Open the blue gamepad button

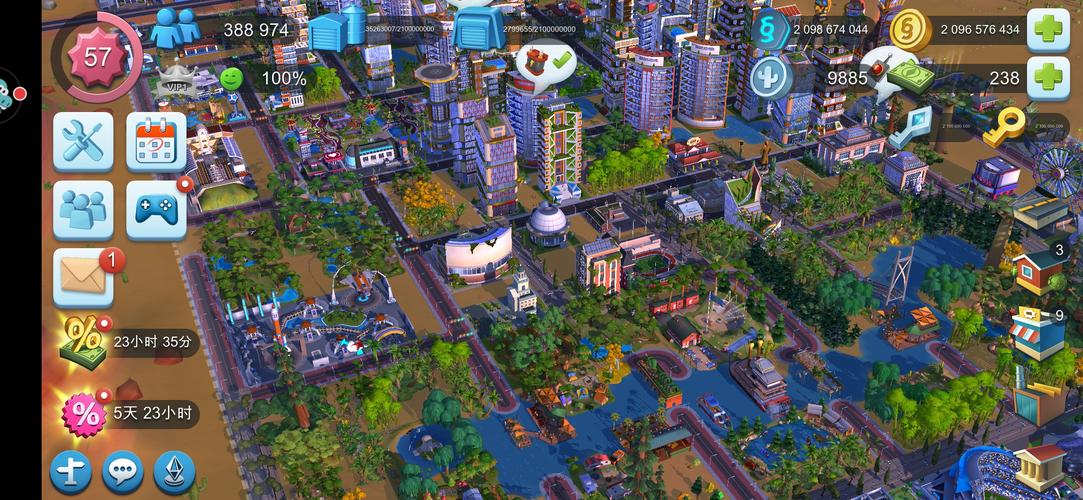click(156, 210)
